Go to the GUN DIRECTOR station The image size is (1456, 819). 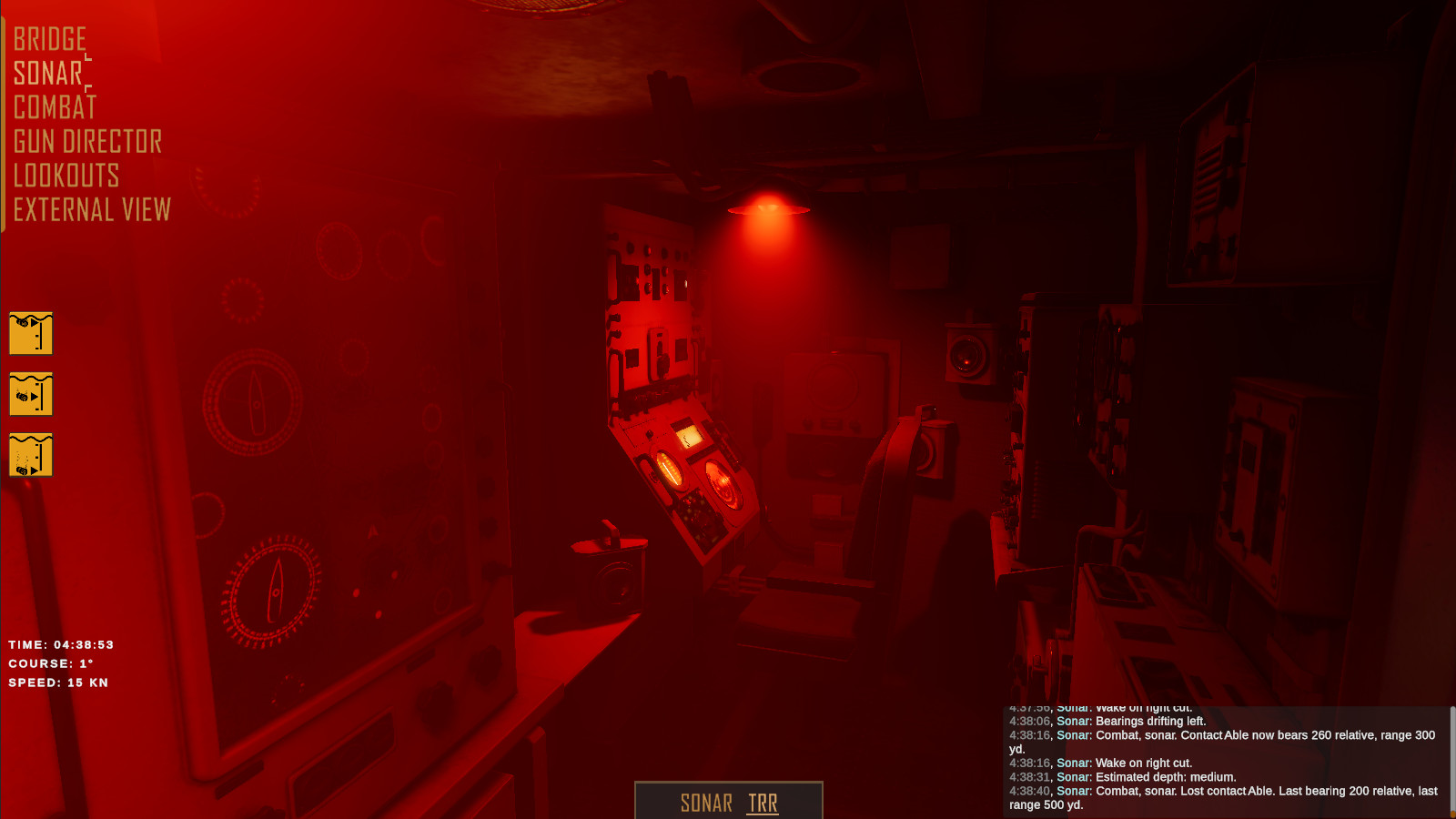86,142
